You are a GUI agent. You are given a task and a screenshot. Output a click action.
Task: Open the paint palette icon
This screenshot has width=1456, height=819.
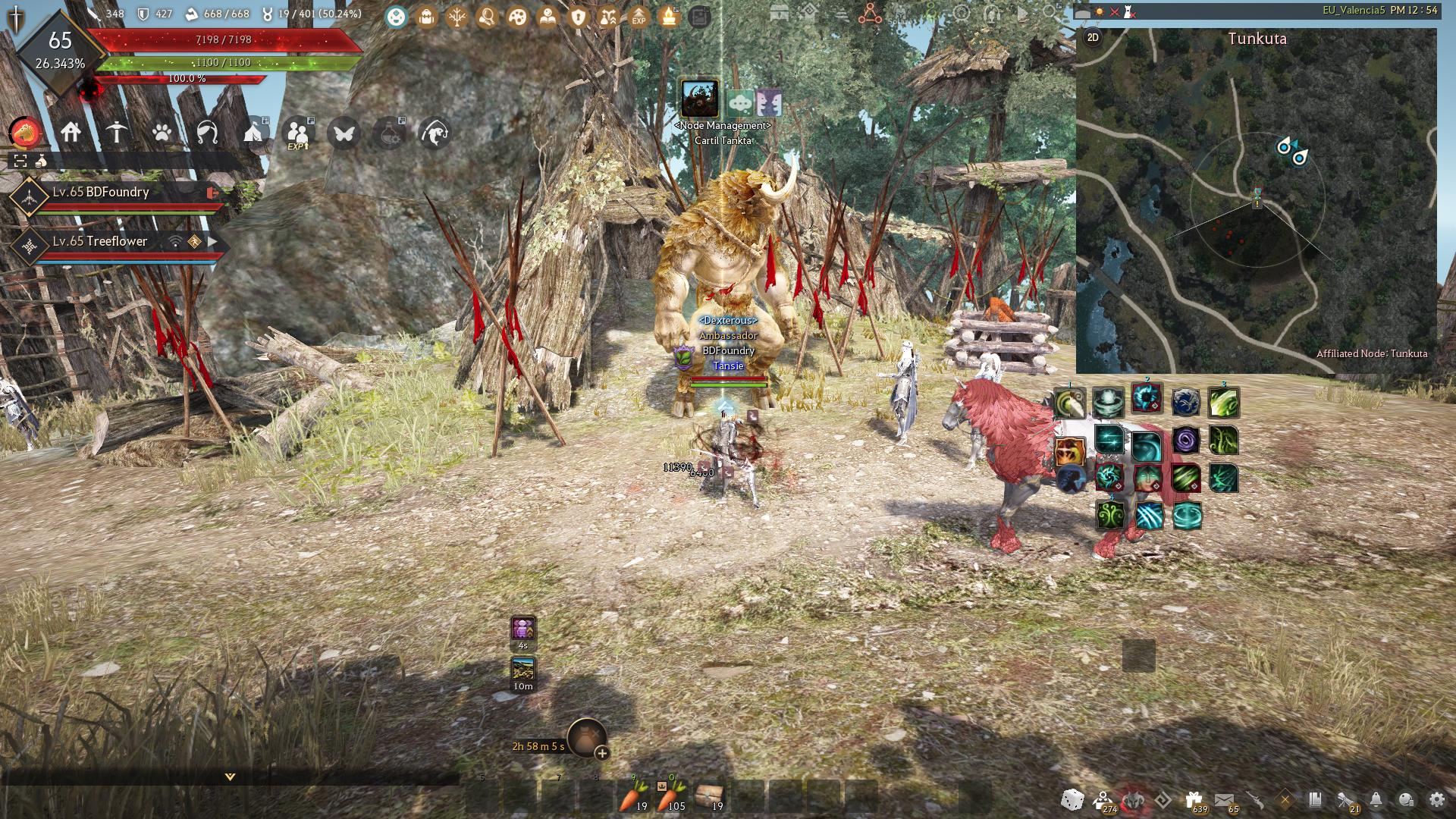tap(517, 16)
